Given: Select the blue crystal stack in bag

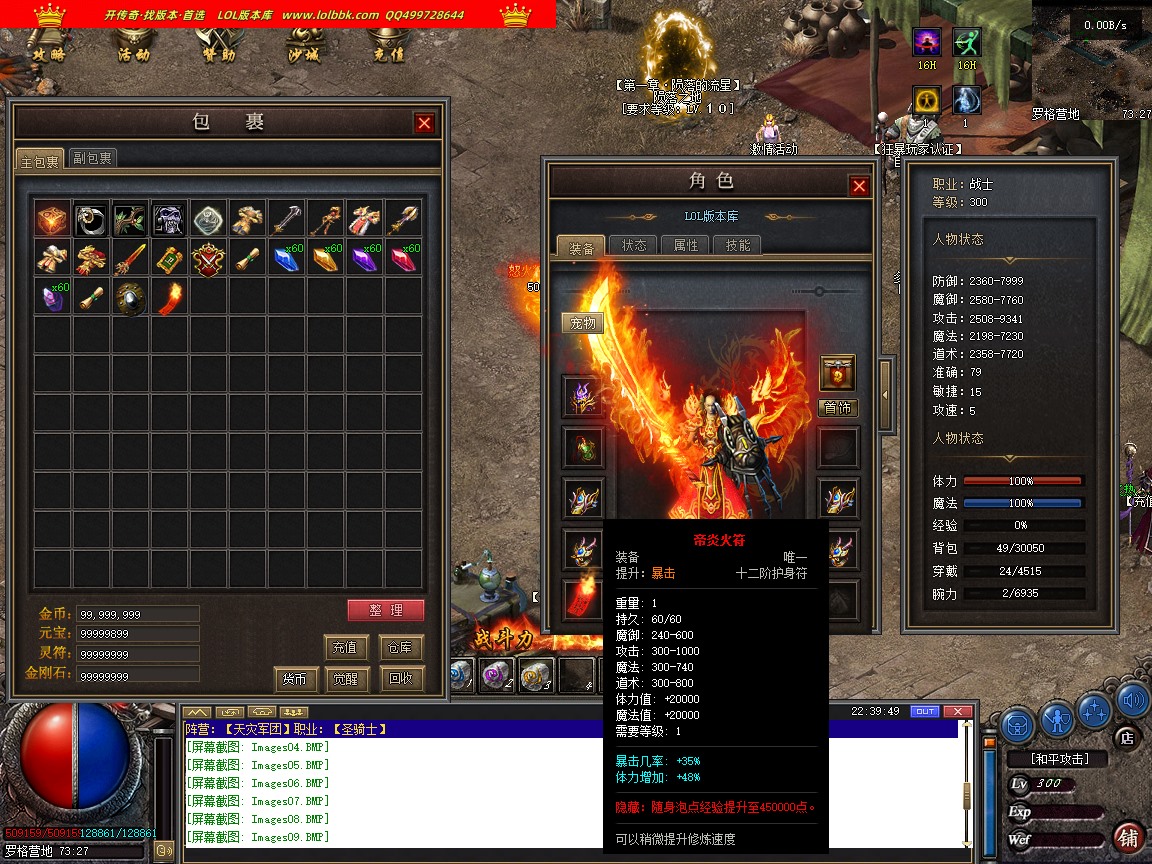Looking at the screenshot, I should [x=287, y=258].
